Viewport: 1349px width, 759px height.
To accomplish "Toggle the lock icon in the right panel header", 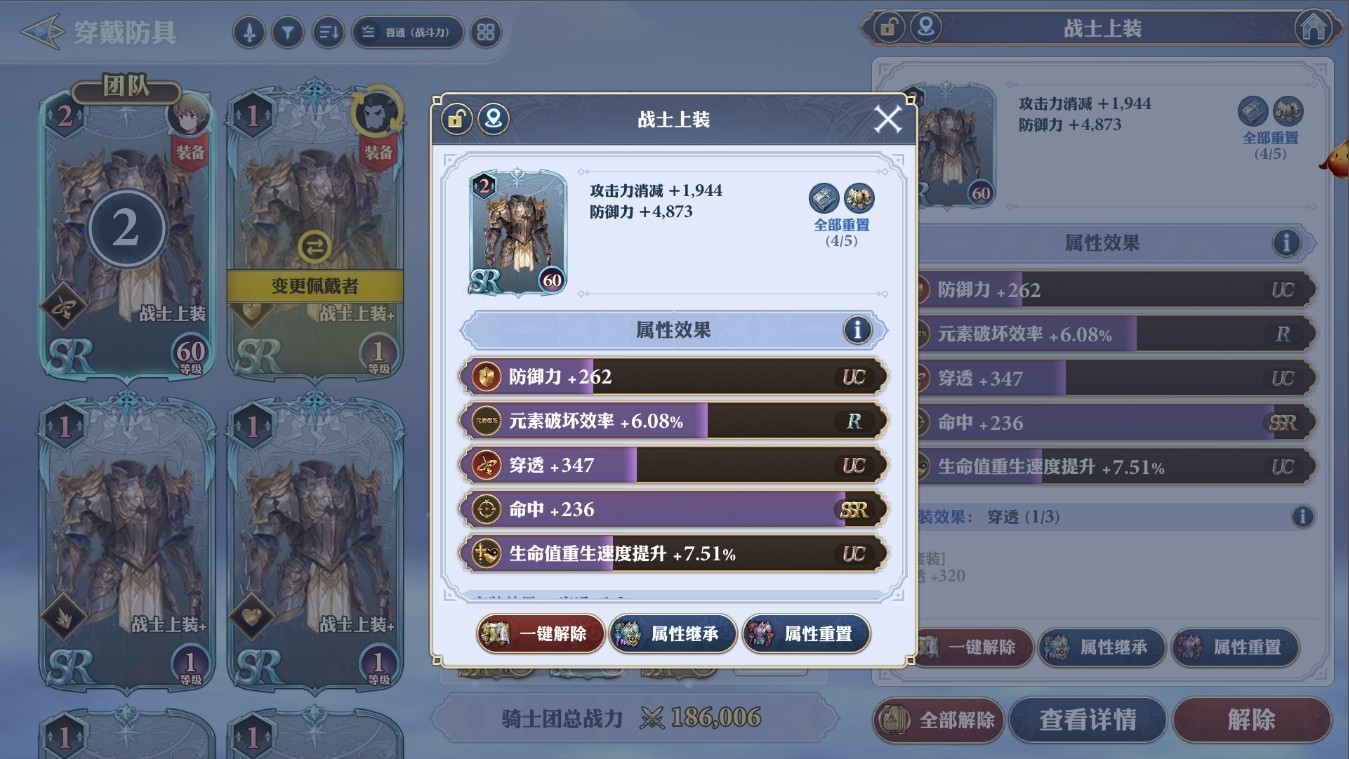I will [890, 27].
